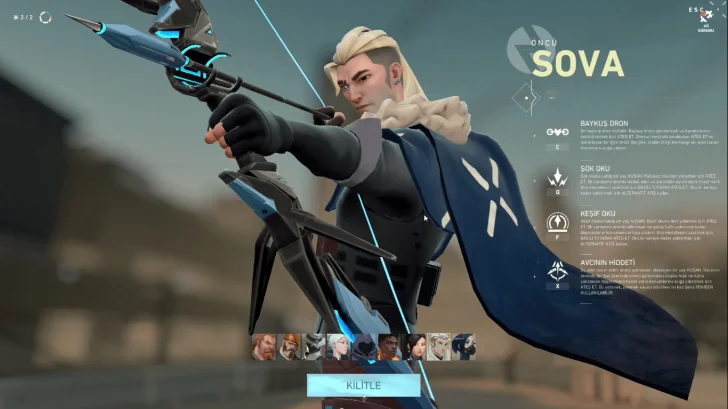Click the highlighted Sova agent portrait
Image resolution: width=728 pixels, height=409 pixels.
click(439, 346)
